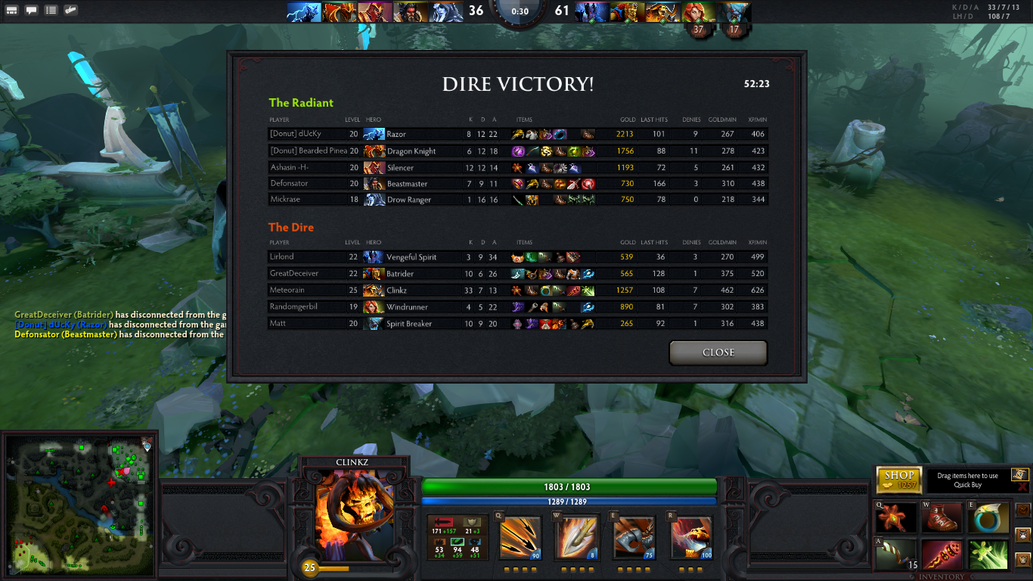The width and height of the screenshot is (1033, 581).
Task: Use the Skeleton Walk ability
Action: coord(634,539)
